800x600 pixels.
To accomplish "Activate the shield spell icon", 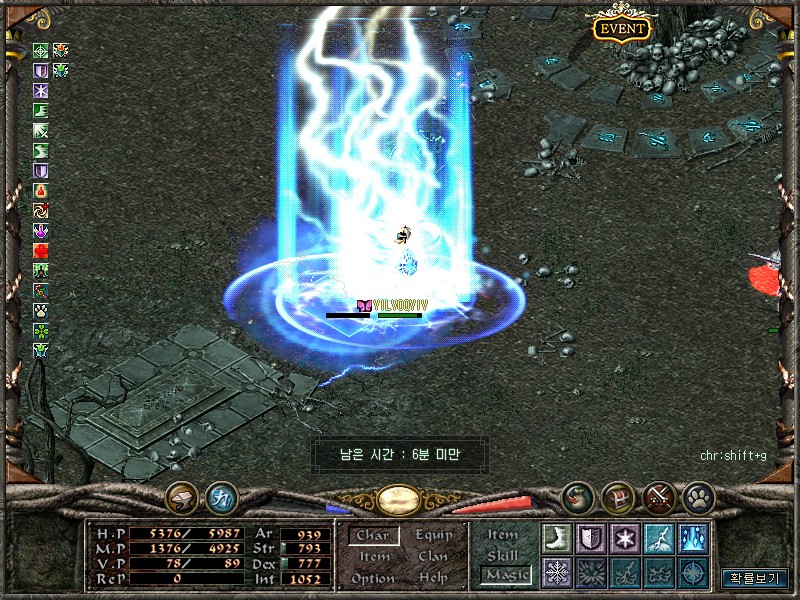I will 591,538.
